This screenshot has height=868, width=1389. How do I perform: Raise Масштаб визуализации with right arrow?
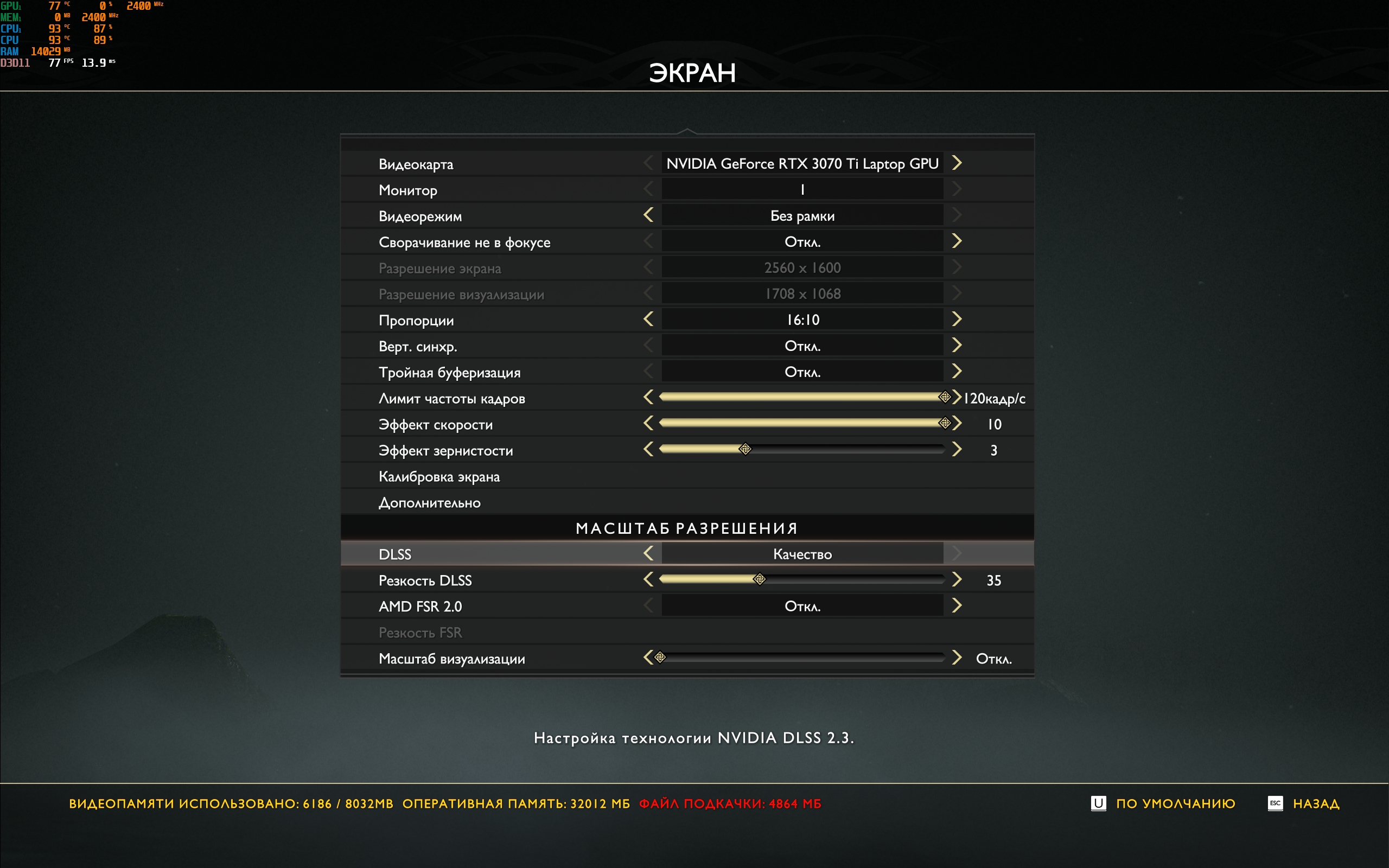tap(956, 658)
